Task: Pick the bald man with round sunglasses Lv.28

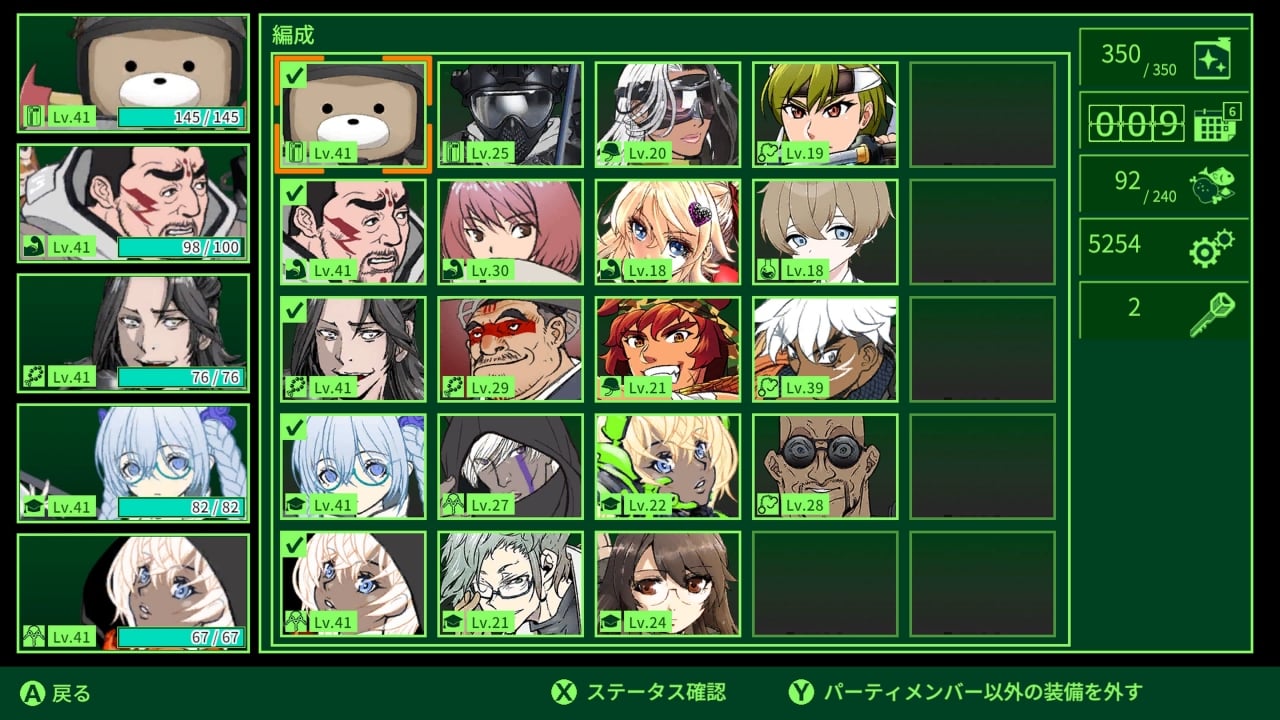Action: click(825, 467)
